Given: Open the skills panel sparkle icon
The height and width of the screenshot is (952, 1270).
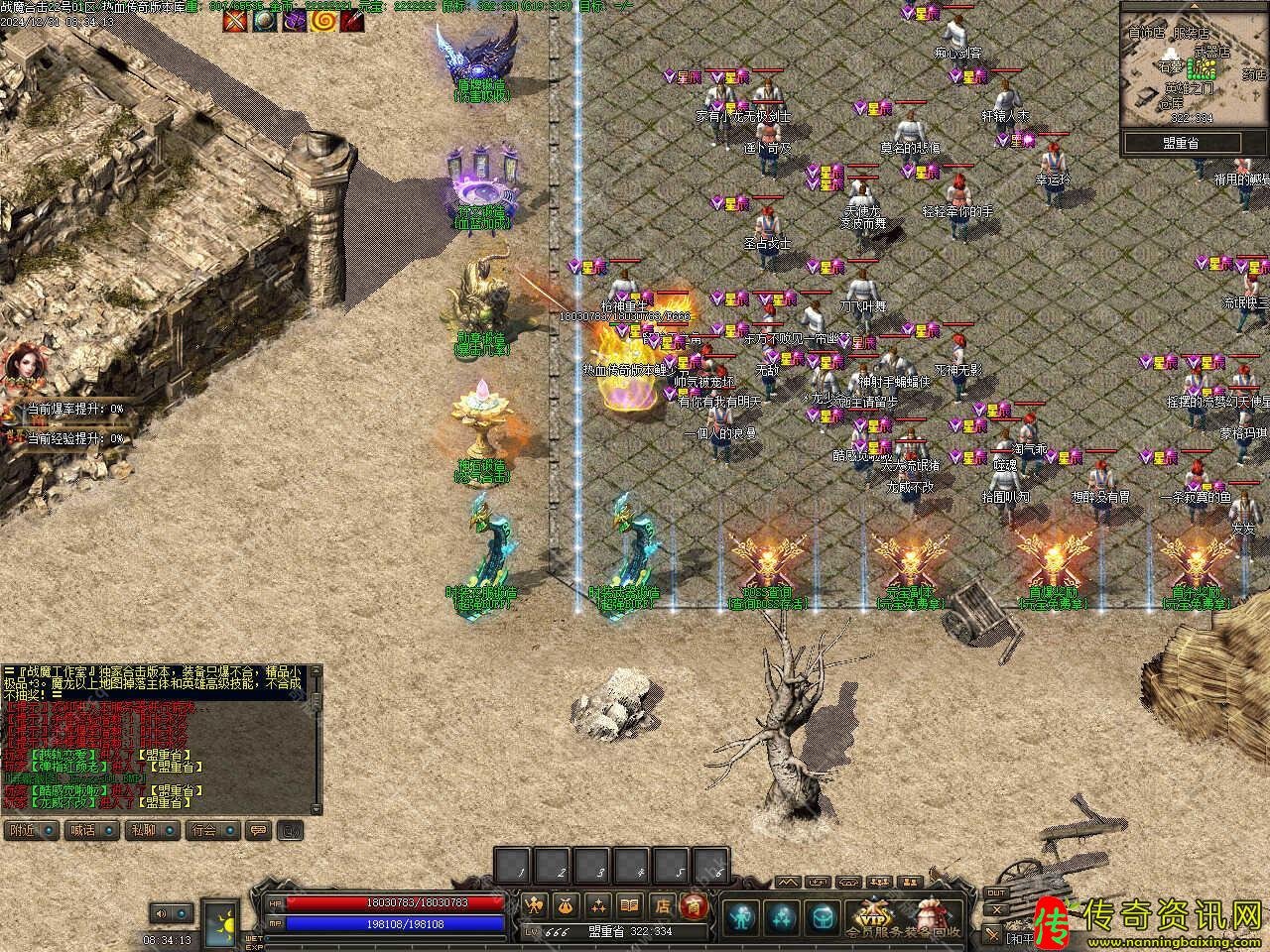Looking at the screenshot, I should (598, 906).
